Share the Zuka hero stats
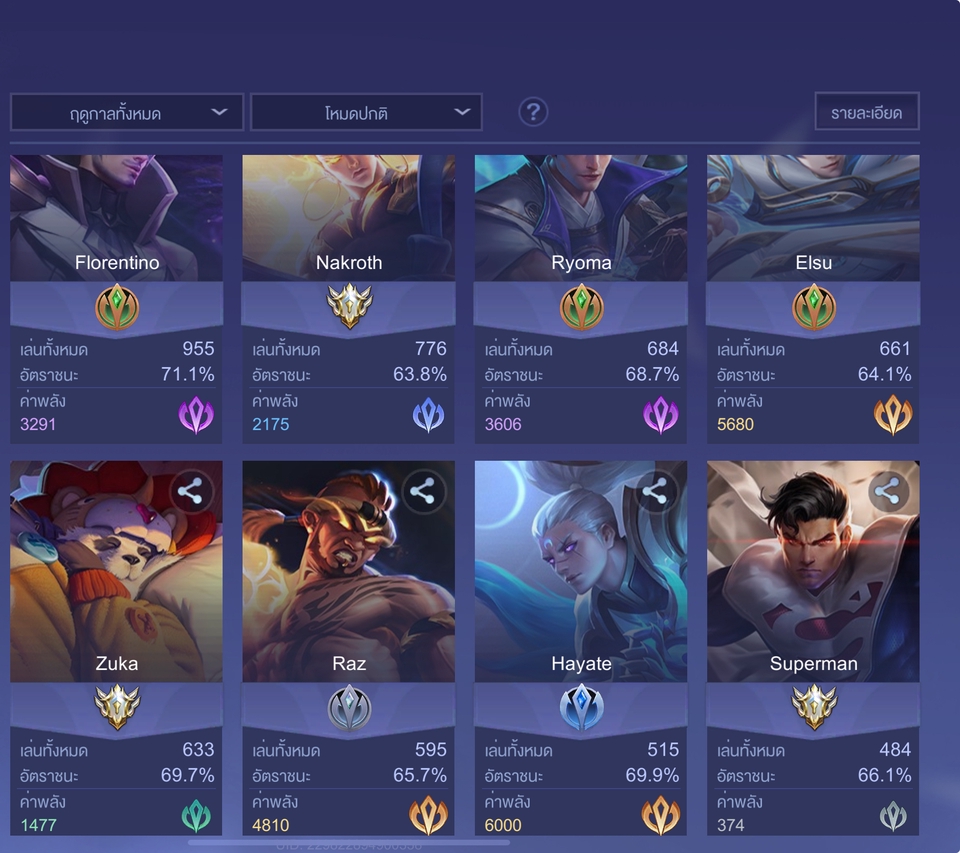The width and height of the screenshot is (960, 853). 191,491
